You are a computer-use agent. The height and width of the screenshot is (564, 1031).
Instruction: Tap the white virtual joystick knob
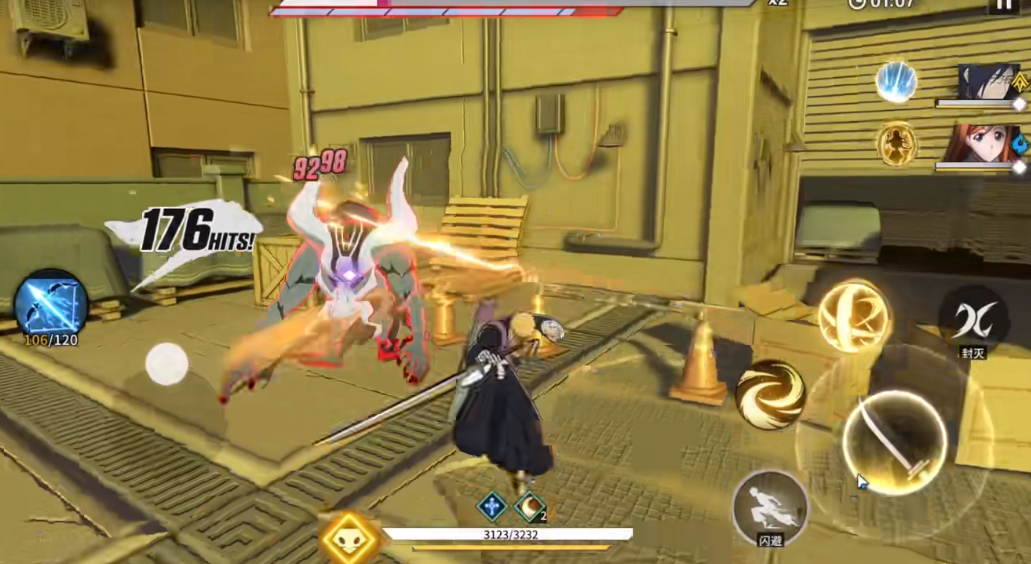pos(167,364)
